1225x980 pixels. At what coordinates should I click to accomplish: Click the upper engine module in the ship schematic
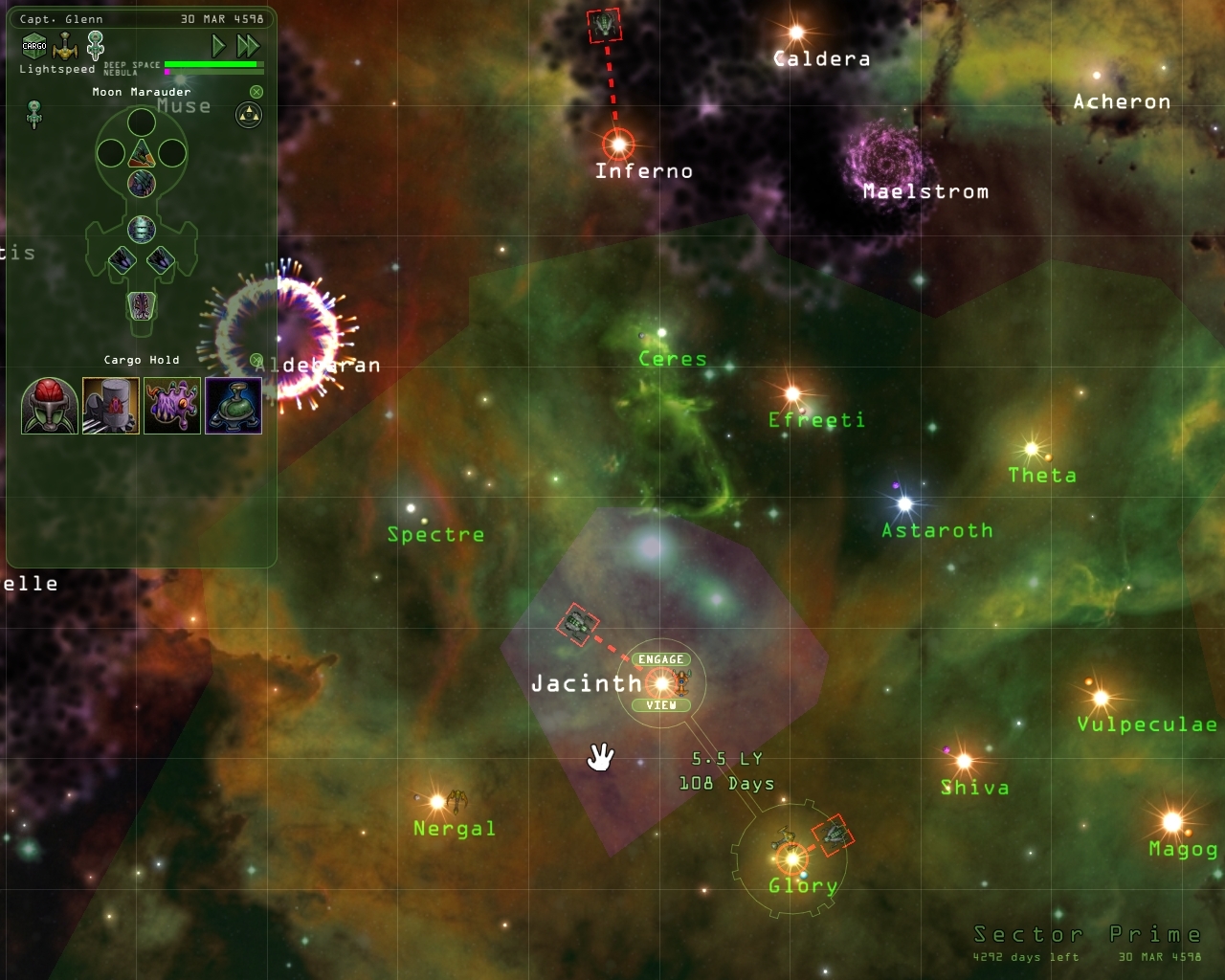(142, 184)
